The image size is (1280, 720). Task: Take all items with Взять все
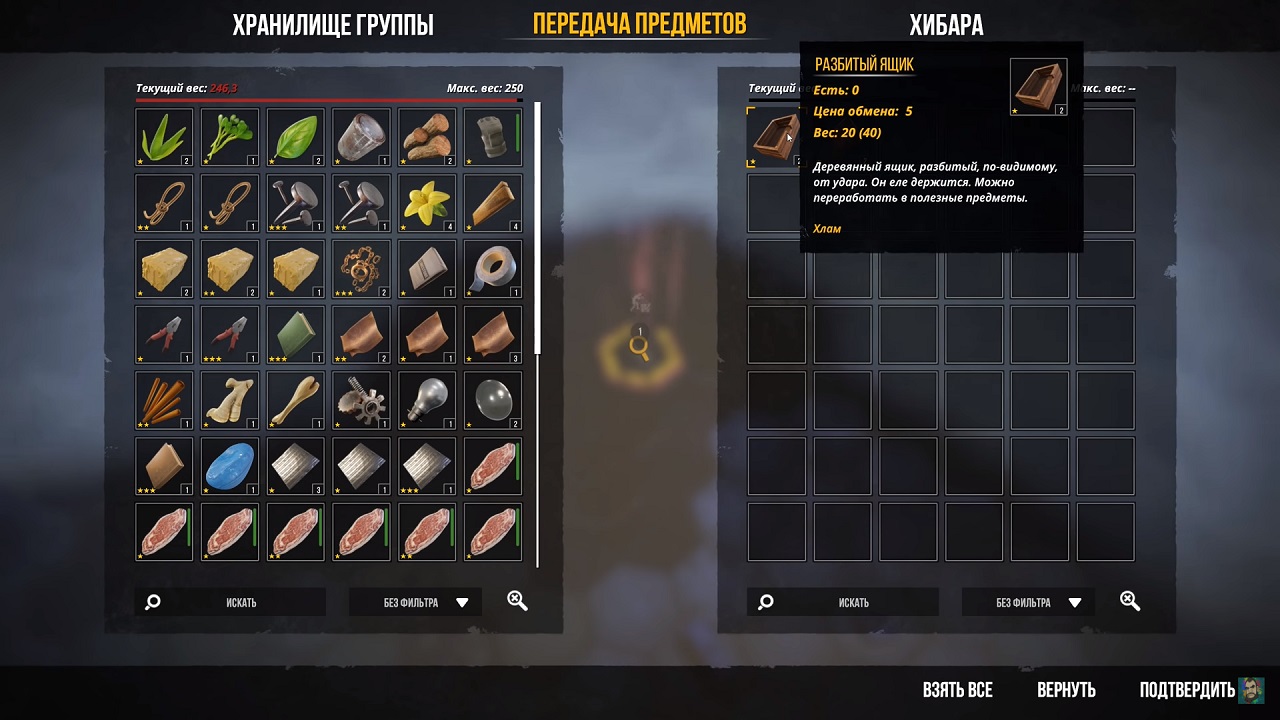coord(957,690)
